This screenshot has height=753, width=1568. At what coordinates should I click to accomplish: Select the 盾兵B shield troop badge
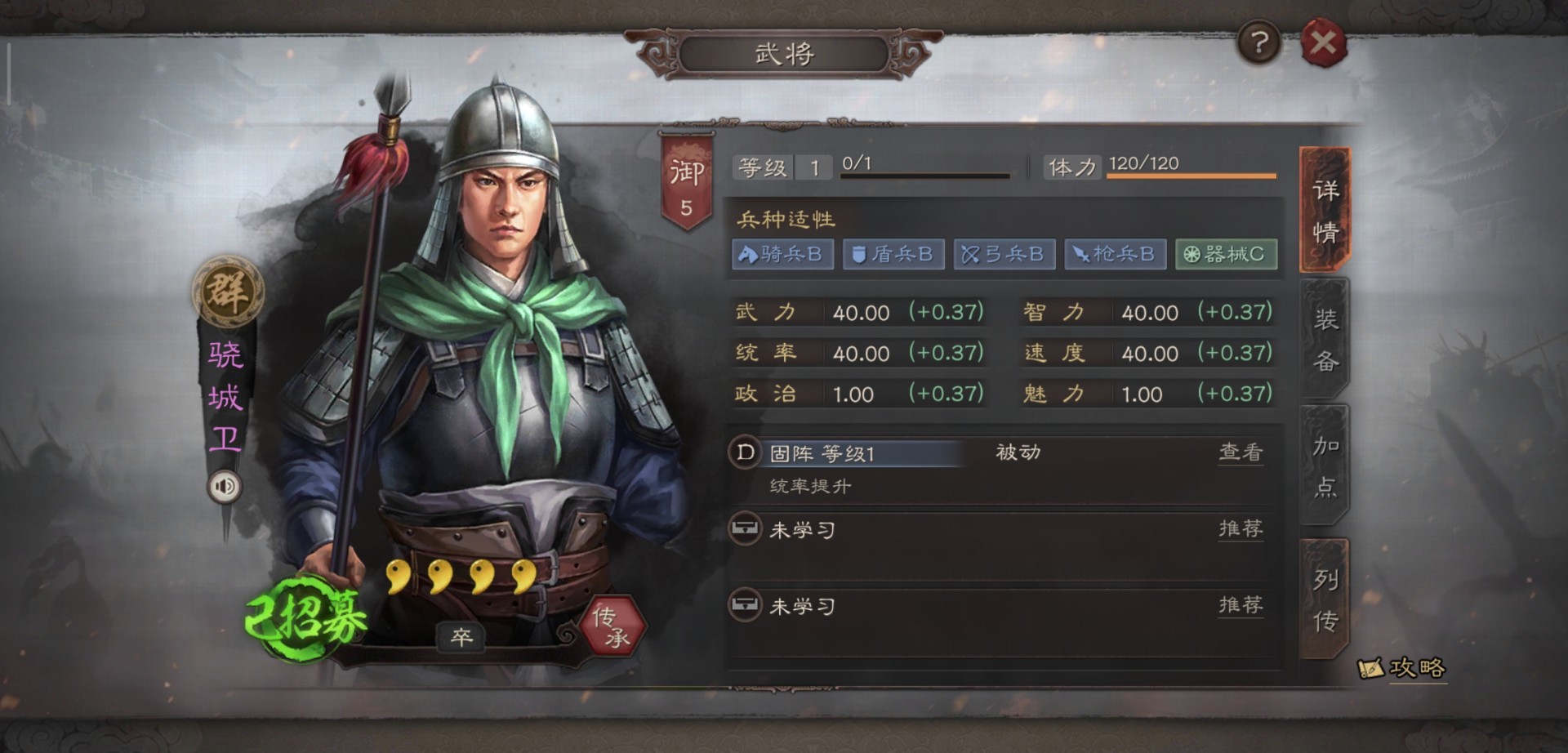(893, 254)
